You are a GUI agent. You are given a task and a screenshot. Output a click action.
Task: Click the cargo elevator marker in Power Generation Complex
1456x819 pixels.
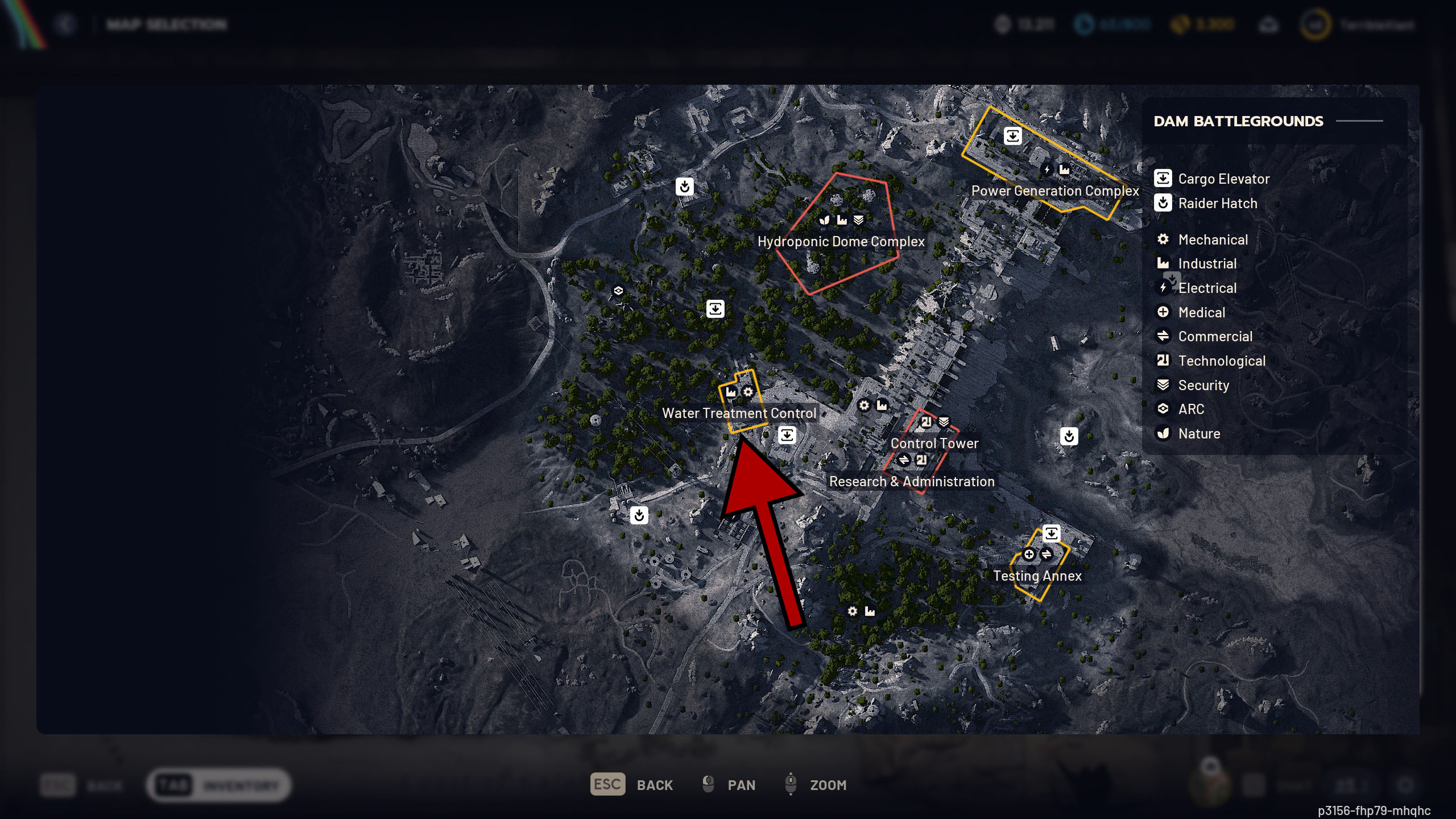(1012, 136)
